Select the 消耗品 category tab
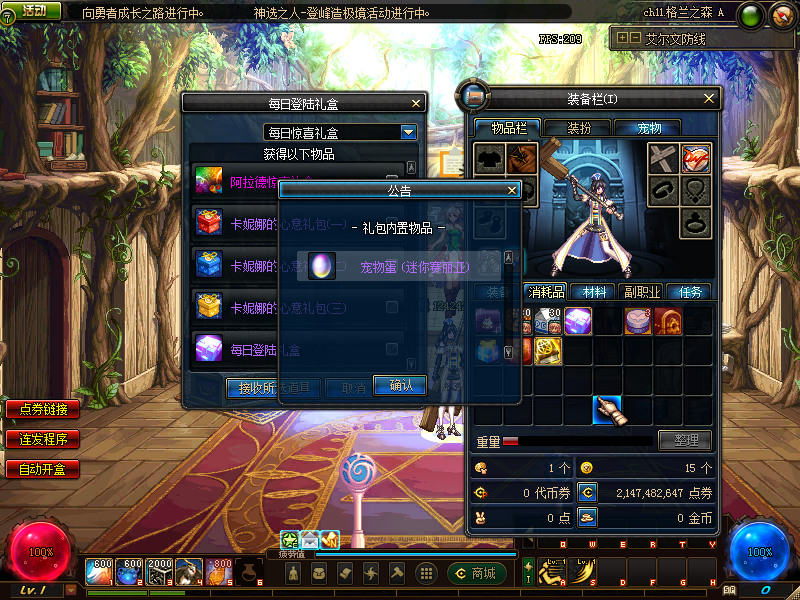The width and height of the screenshot is (800, 600). tap(547, 292)
